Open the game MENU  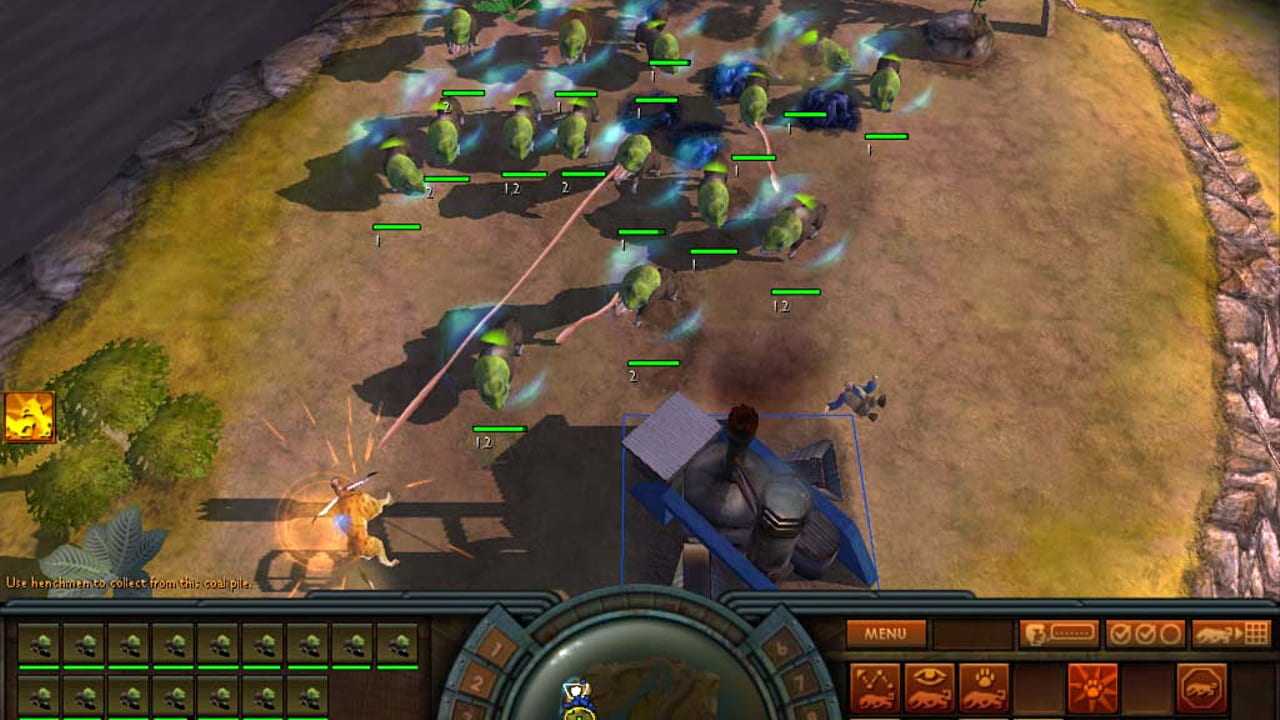(x=885, y=633)
